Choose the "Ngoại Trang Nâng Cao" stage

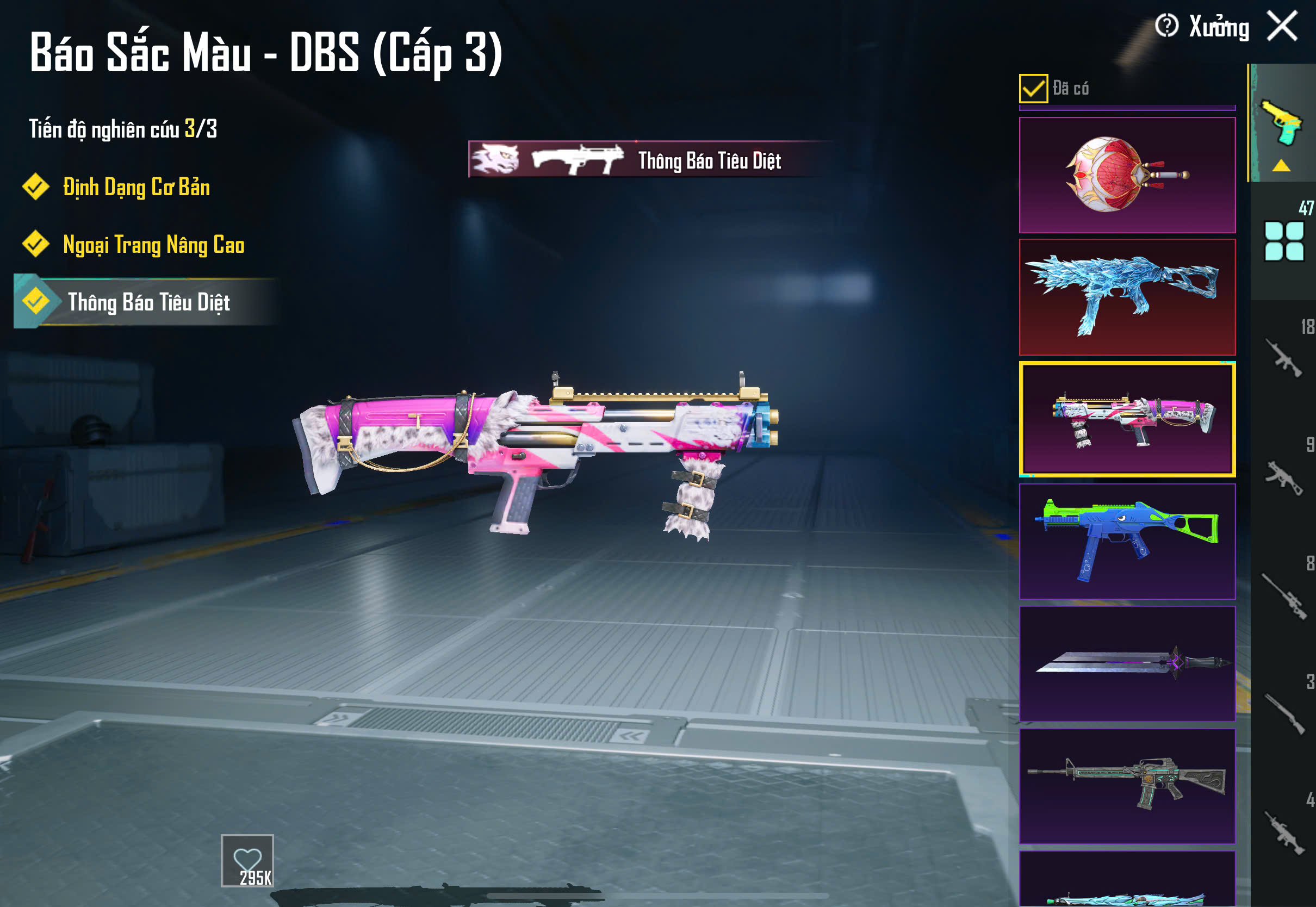coord(152,245)
